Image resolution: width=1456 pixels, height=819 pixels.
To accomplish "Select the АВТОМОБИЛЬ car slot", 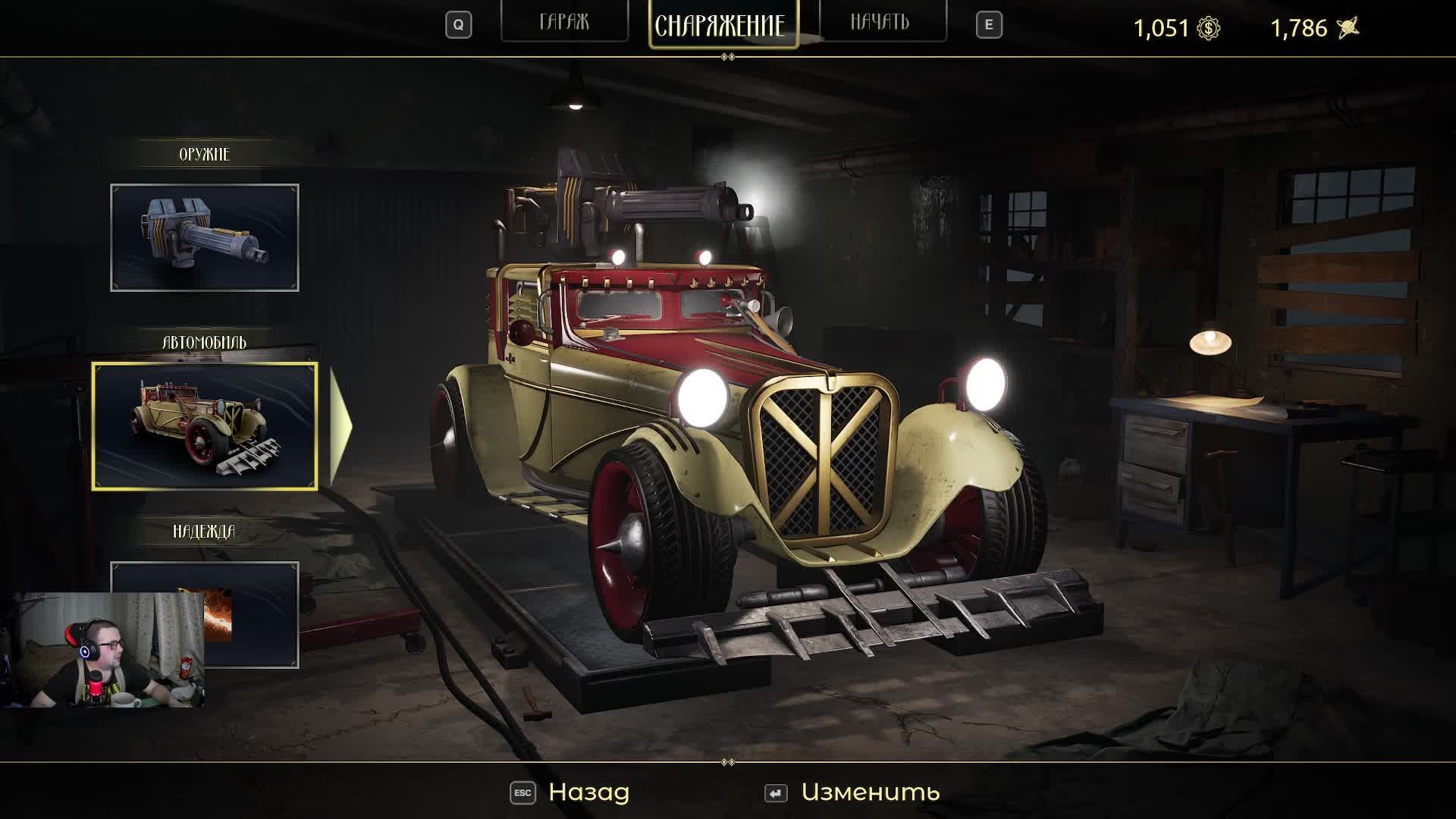I will point(205,426).
